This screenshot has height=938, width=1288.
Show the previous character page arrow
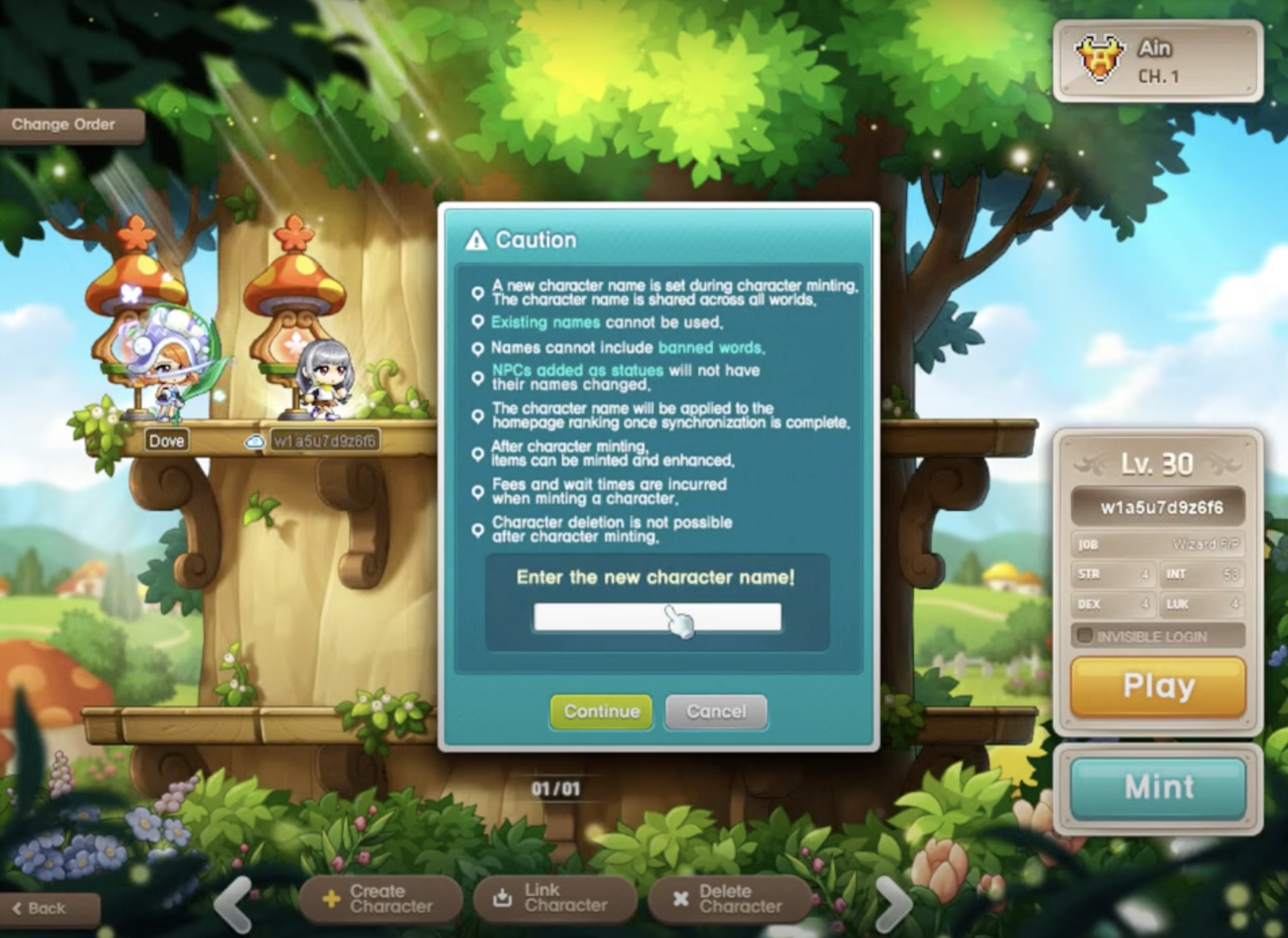tap(234, 903)
